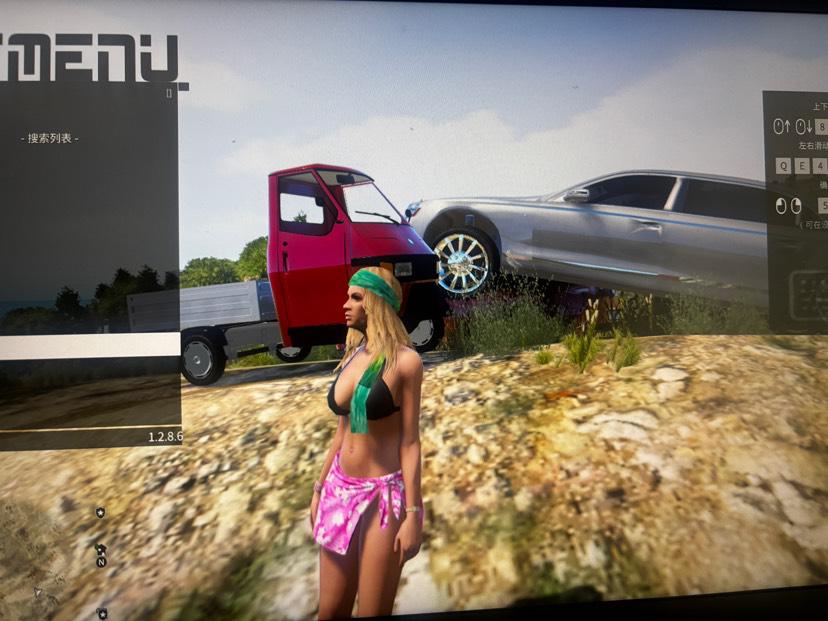Select the highlighted white menu row
The width and height of the screenshot is (828, 621).
88,346
